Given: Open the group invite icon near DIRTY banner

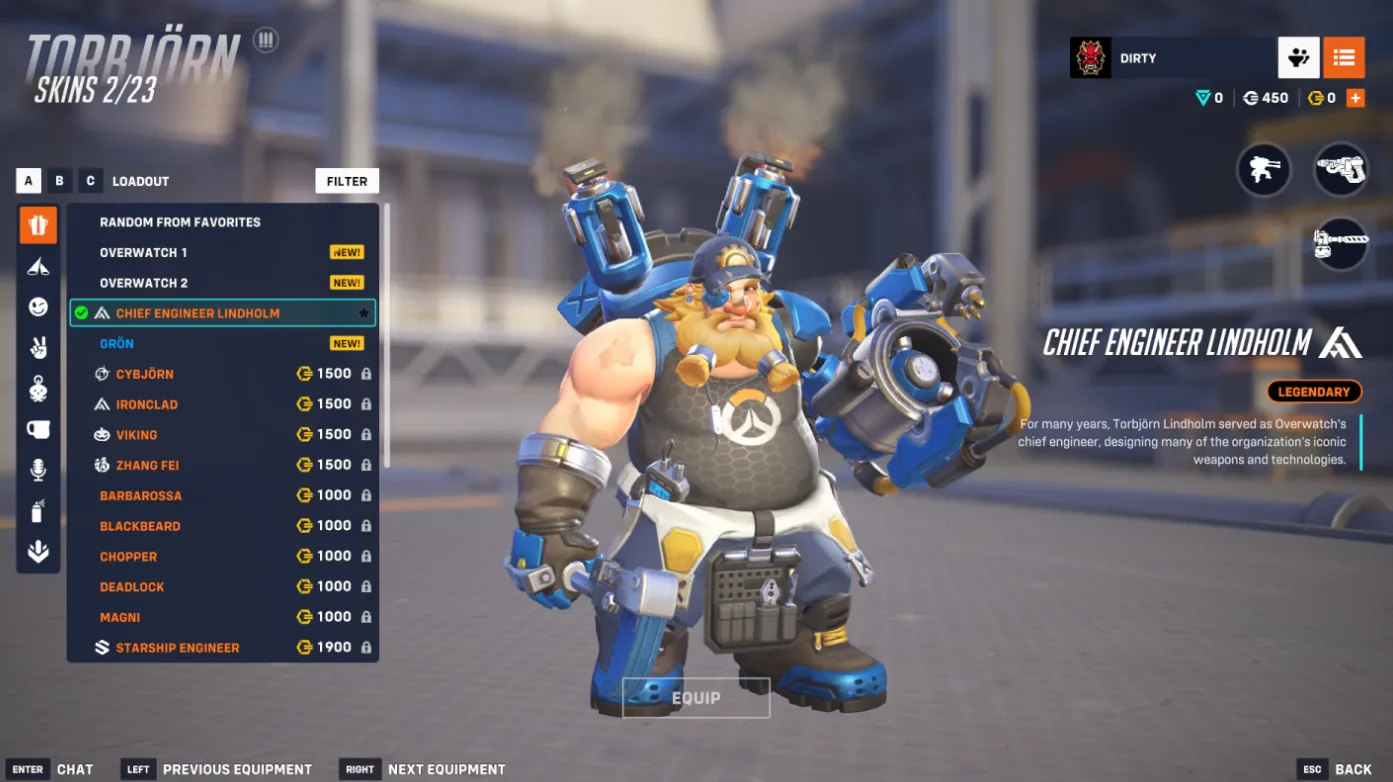Looking at the screenshot, I should click(x=1298, y=57).
